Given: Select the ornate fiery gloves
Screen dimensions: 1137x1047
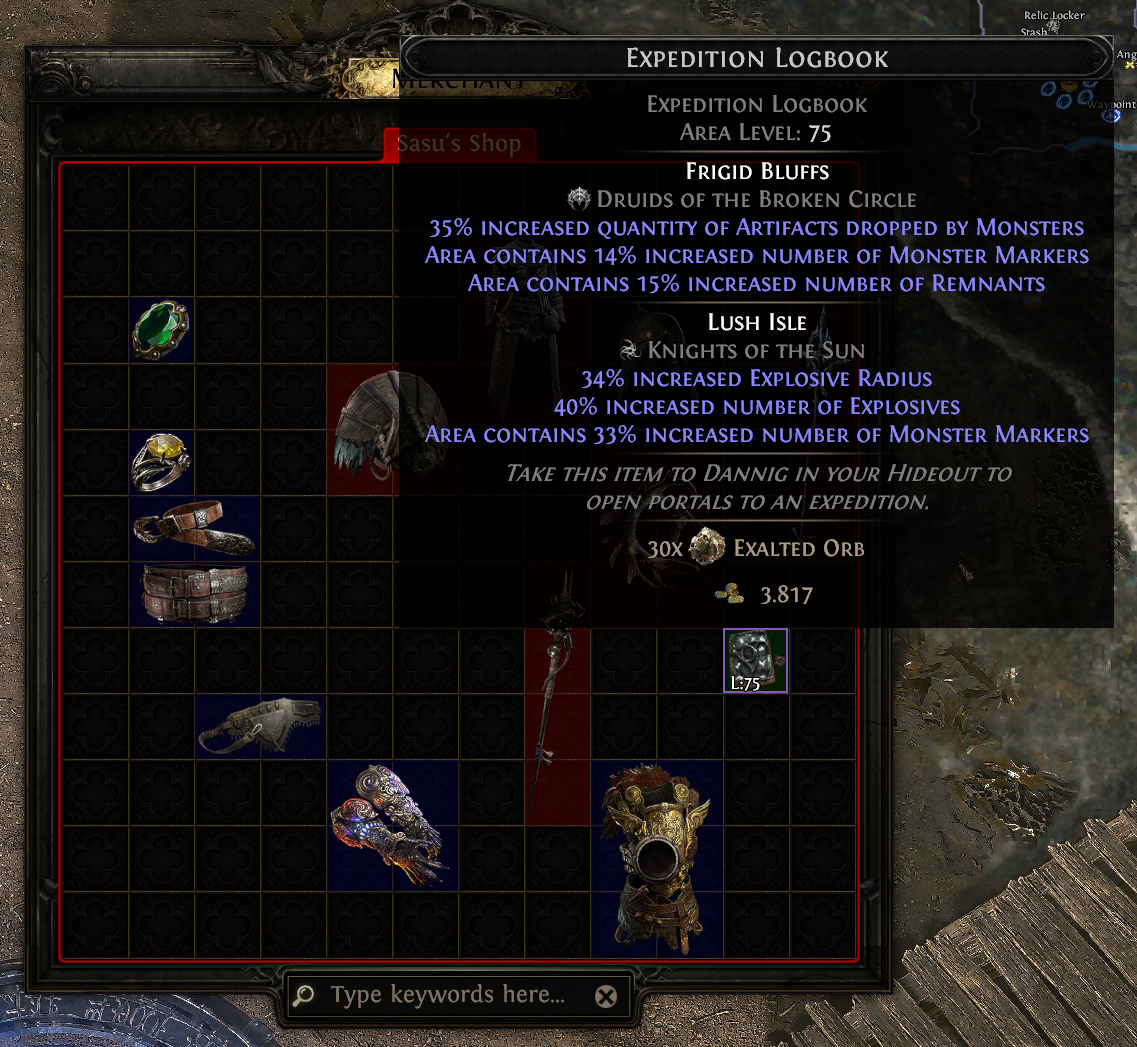Looking at the screenshot, I should [392, 825].
